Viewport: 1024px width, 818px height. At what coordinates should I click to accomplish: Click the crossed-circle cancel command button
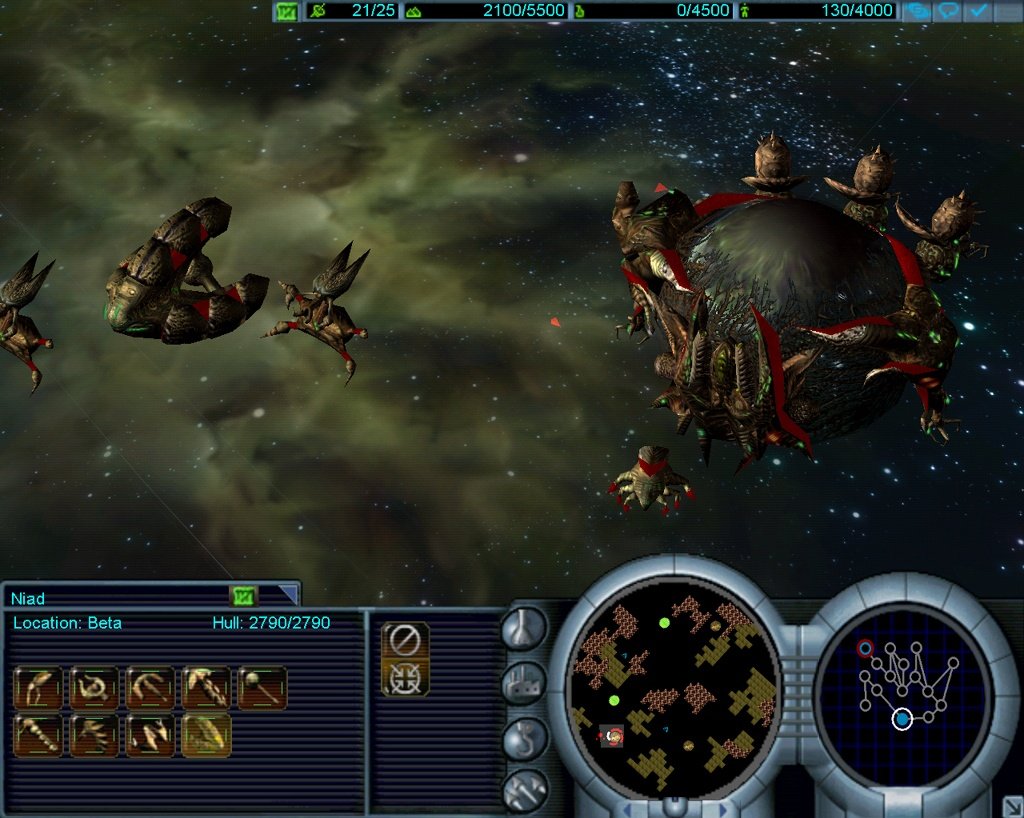(x=405, y=638)
